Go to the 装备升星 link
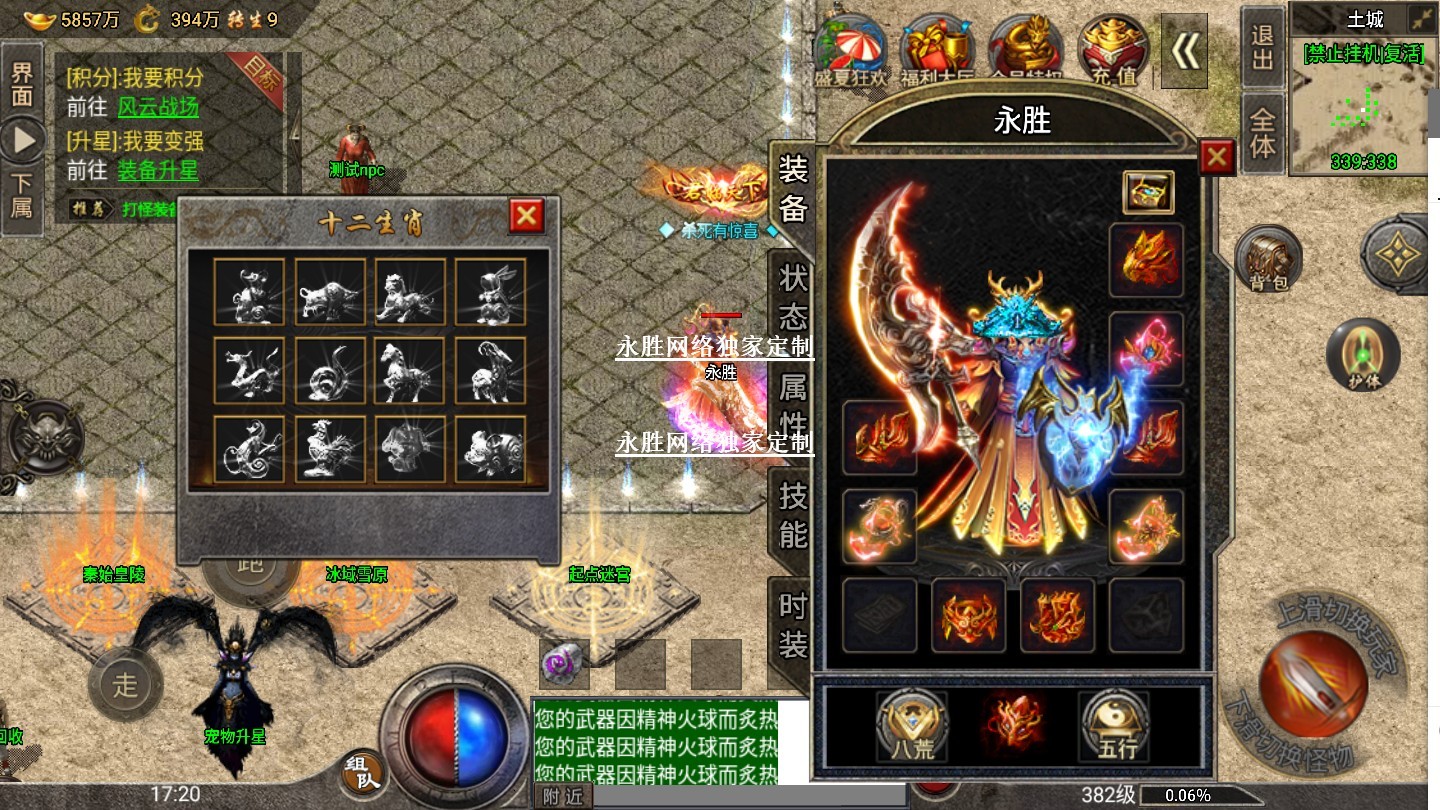Screen dimensions: 1440x810 [158, 170]
